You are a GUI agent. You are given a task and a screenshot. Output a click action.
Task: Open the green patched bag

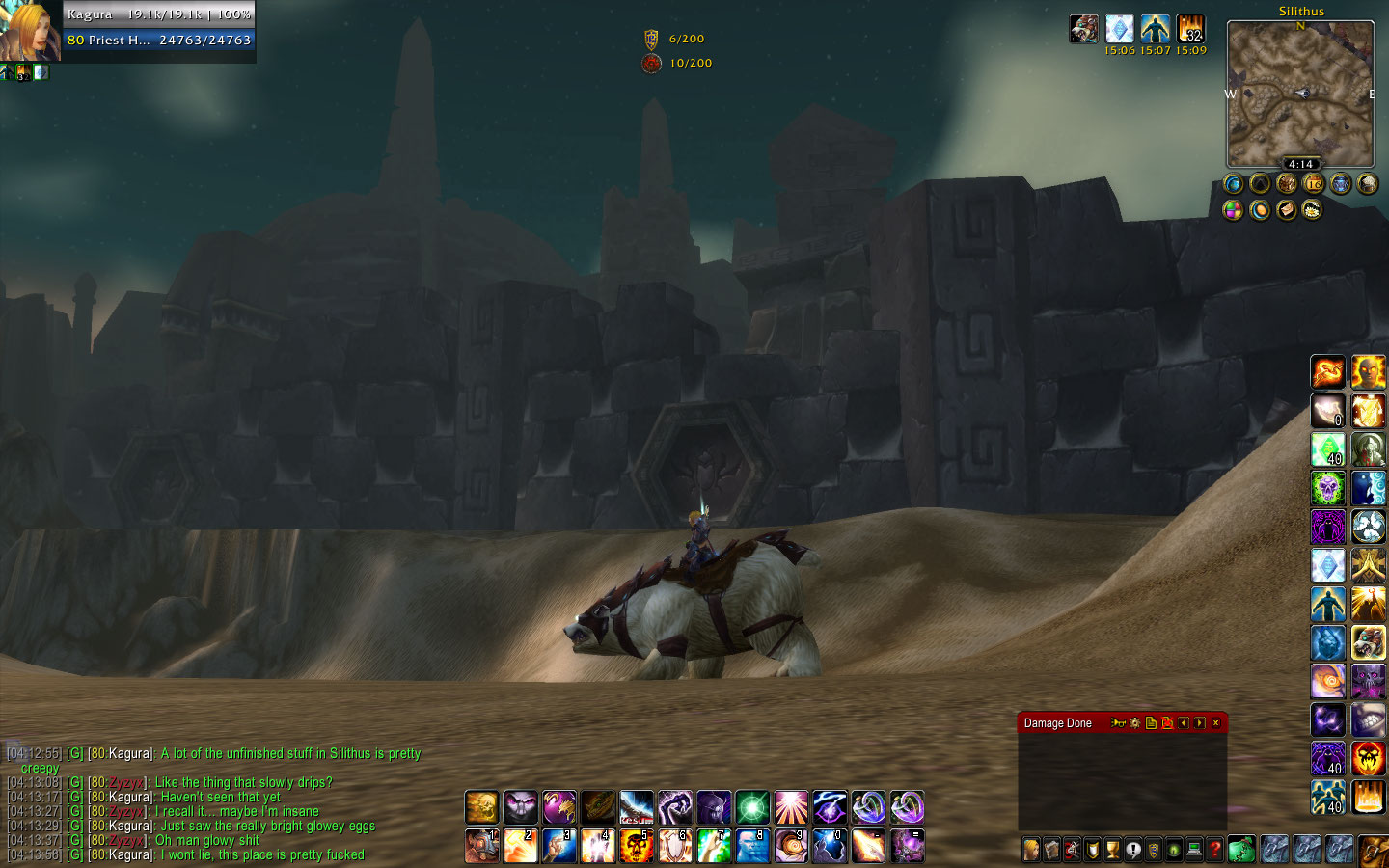pyautogui.click(x=1241, y=849)
